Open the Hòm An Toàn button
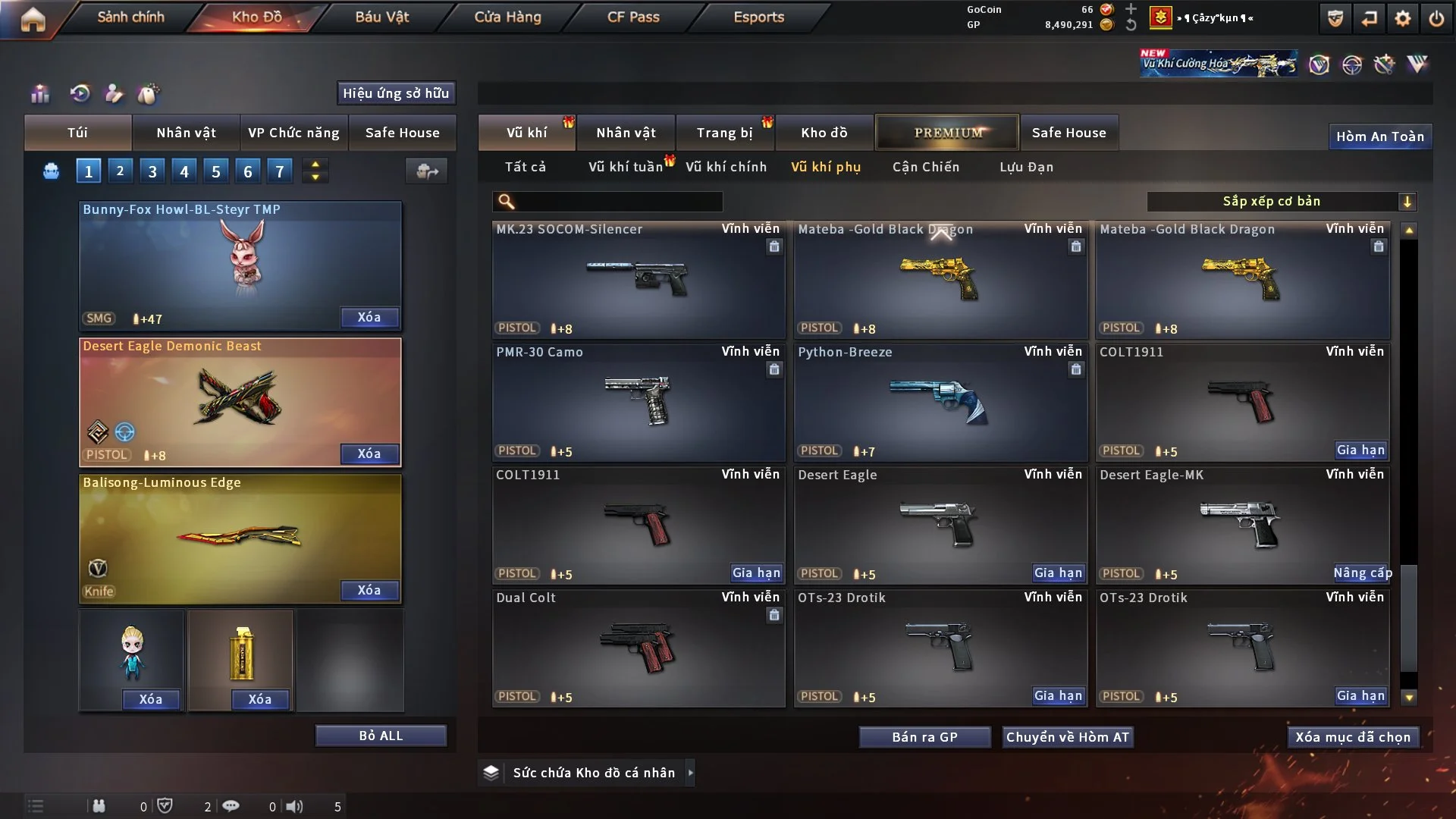The image size is (1456, 819). tap(1379, 136)
